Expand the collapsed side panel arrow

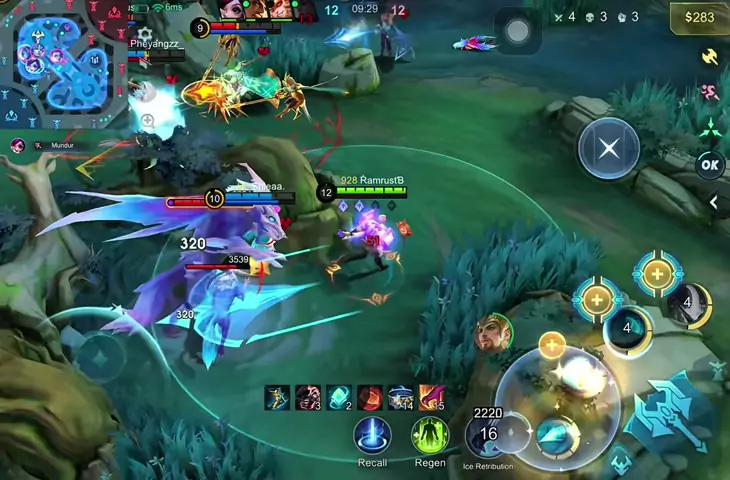tap(714, 202)
